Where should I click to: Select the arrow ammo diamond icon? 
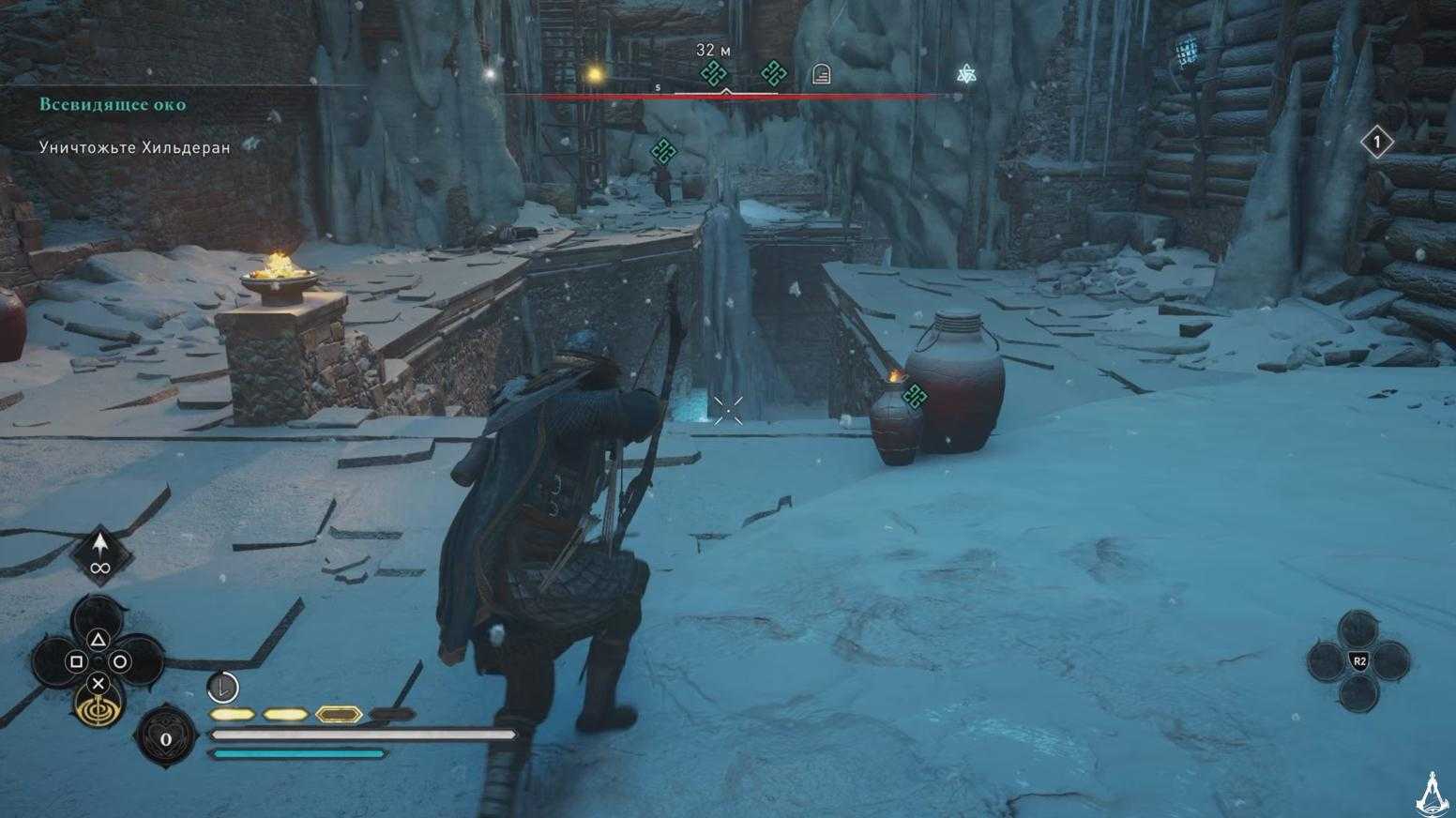click(x=100, y=554)
